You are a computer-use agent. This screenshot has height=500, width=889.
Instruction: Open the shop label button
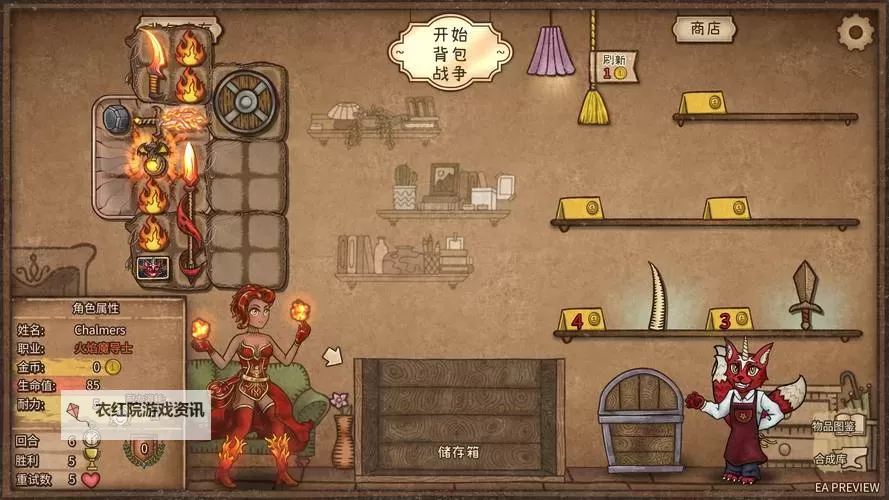[x=703, y=29]
